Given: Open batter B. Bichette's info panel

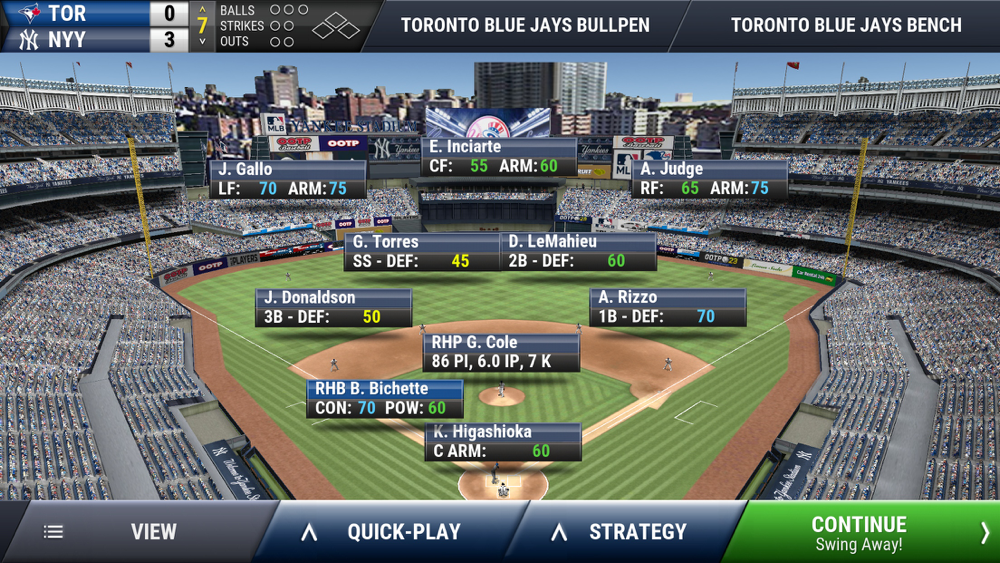Looking at the screenshot, I should 385,398.
